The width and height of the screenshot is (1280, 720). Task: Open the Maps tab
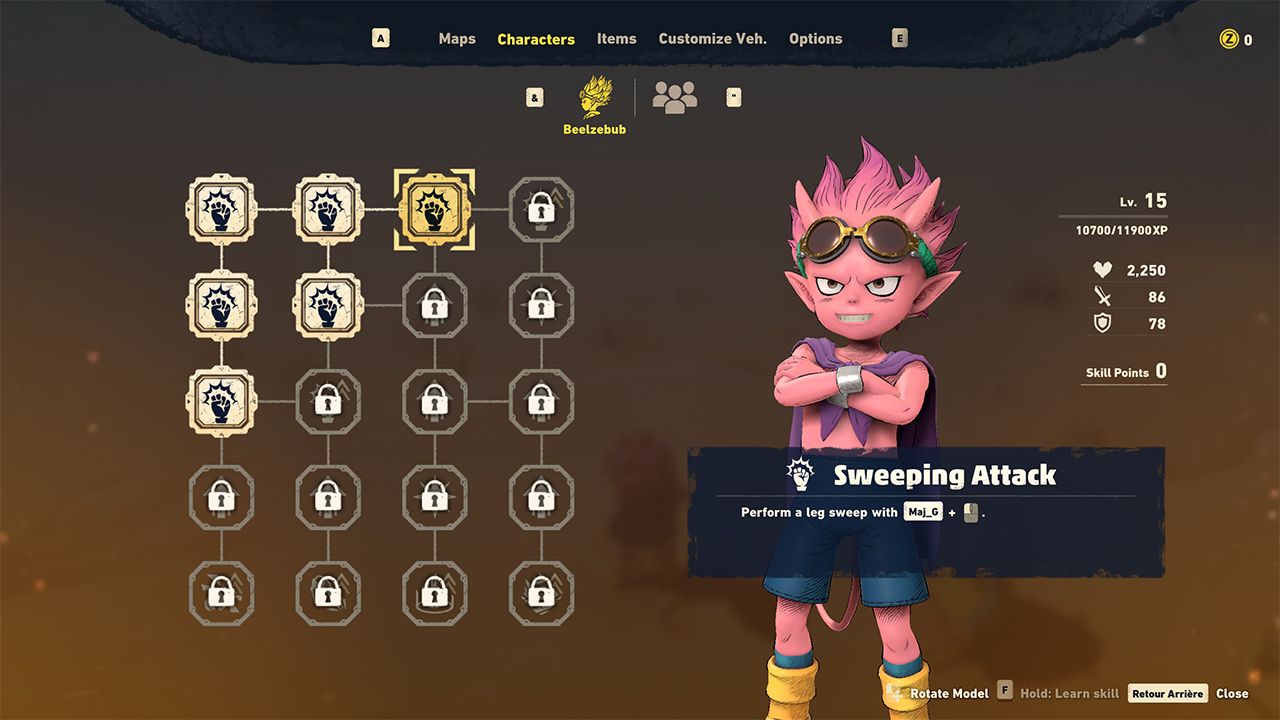[457, 39]
